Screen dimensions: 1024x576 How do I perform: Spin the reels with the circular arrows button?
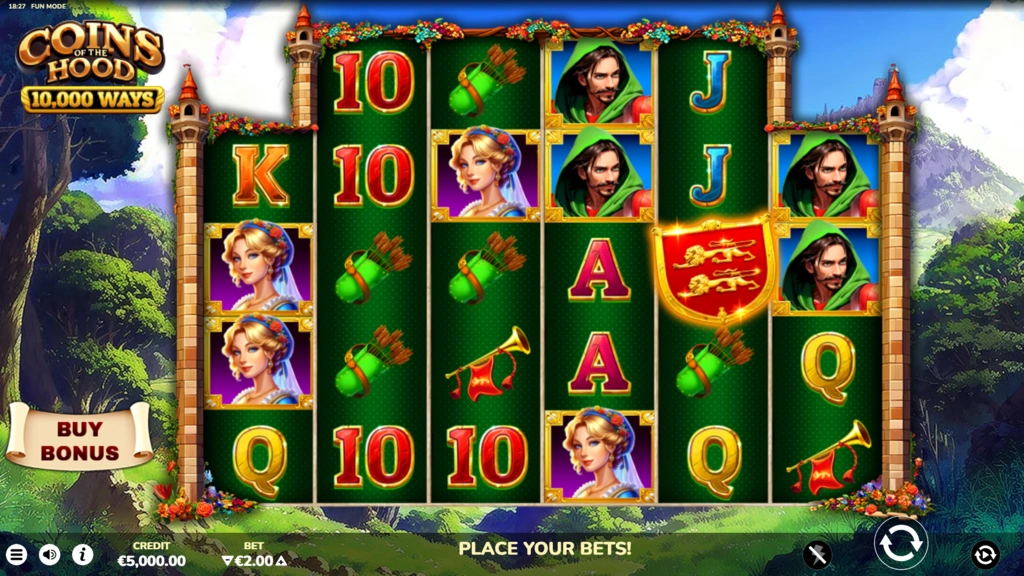click(x=900, y=545)
